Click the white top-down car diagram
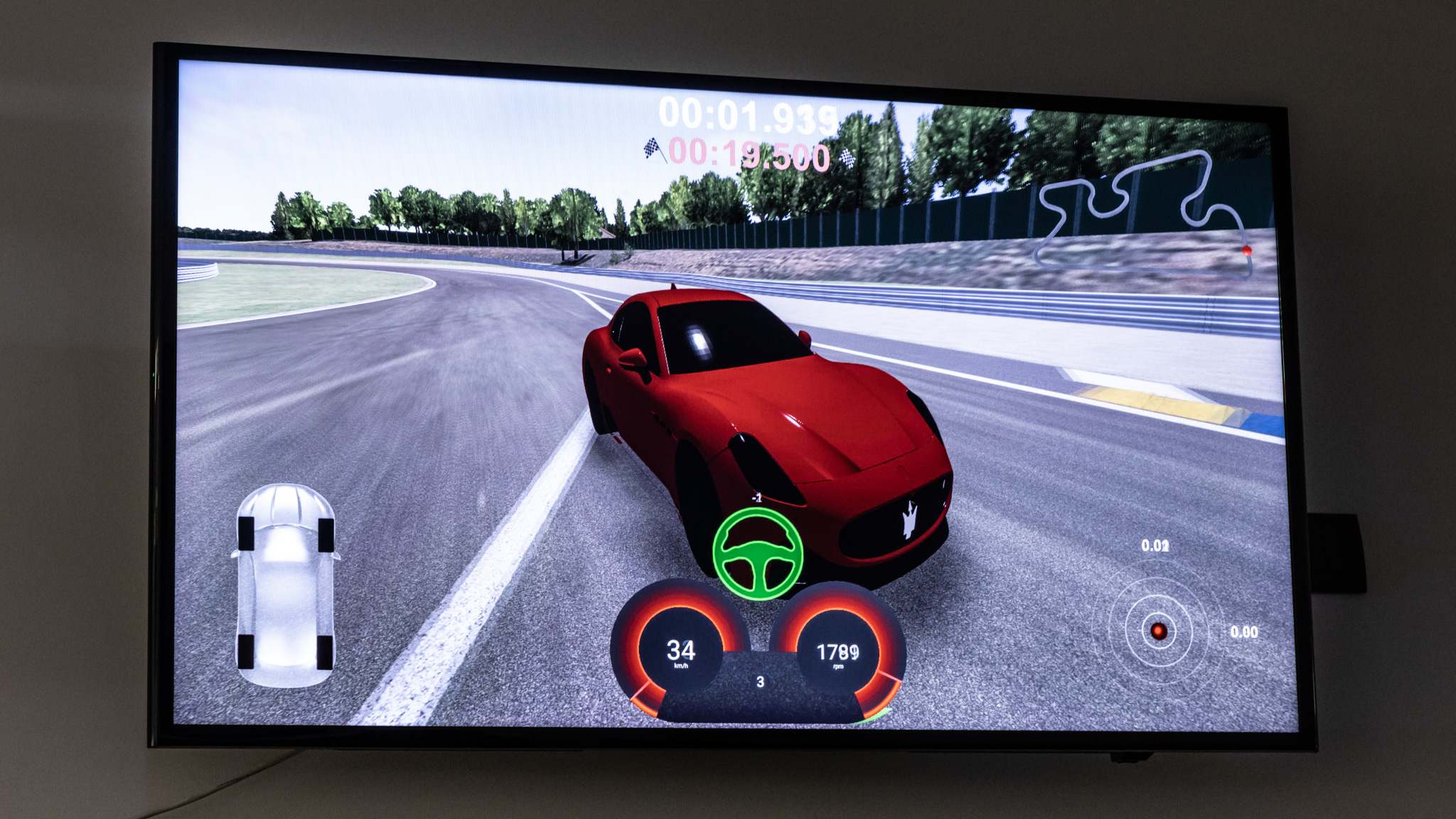Screen dimensions: 1456x819 pyautogui.click(x=285, y=585)
